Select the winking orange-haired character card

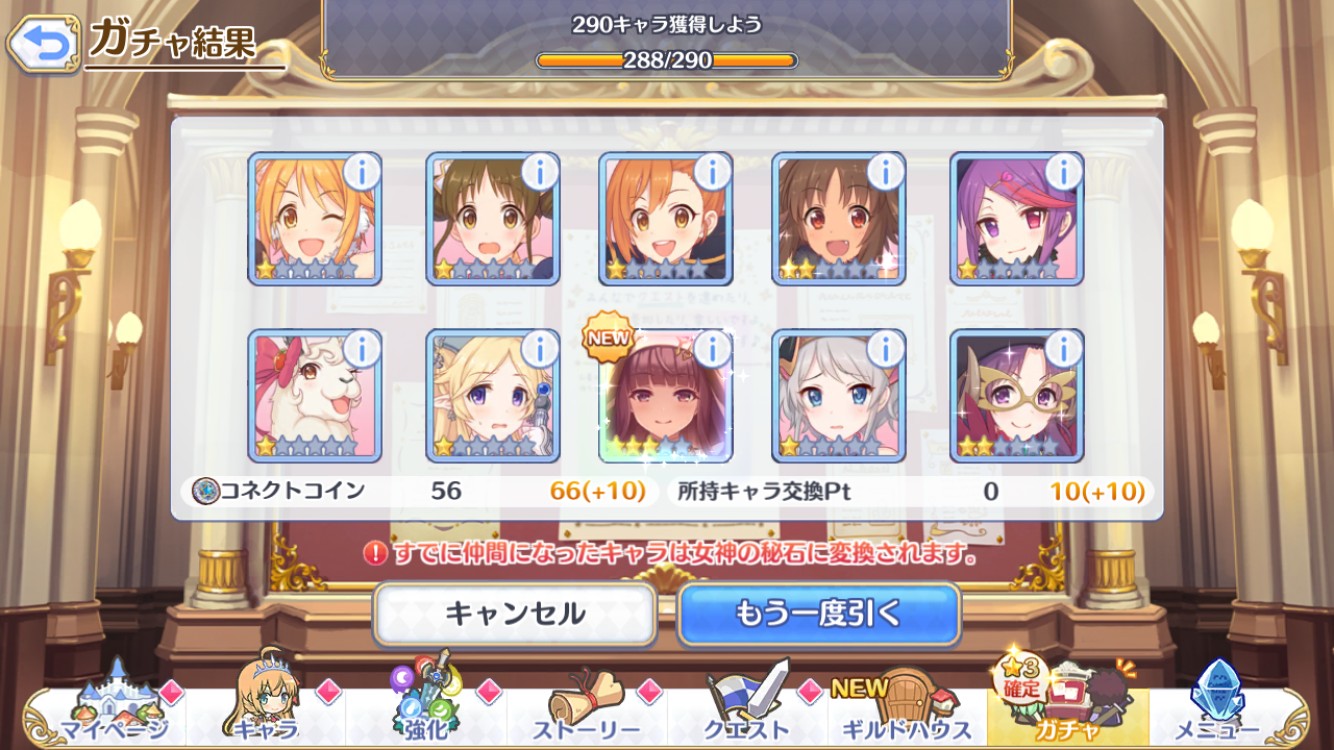314,219
